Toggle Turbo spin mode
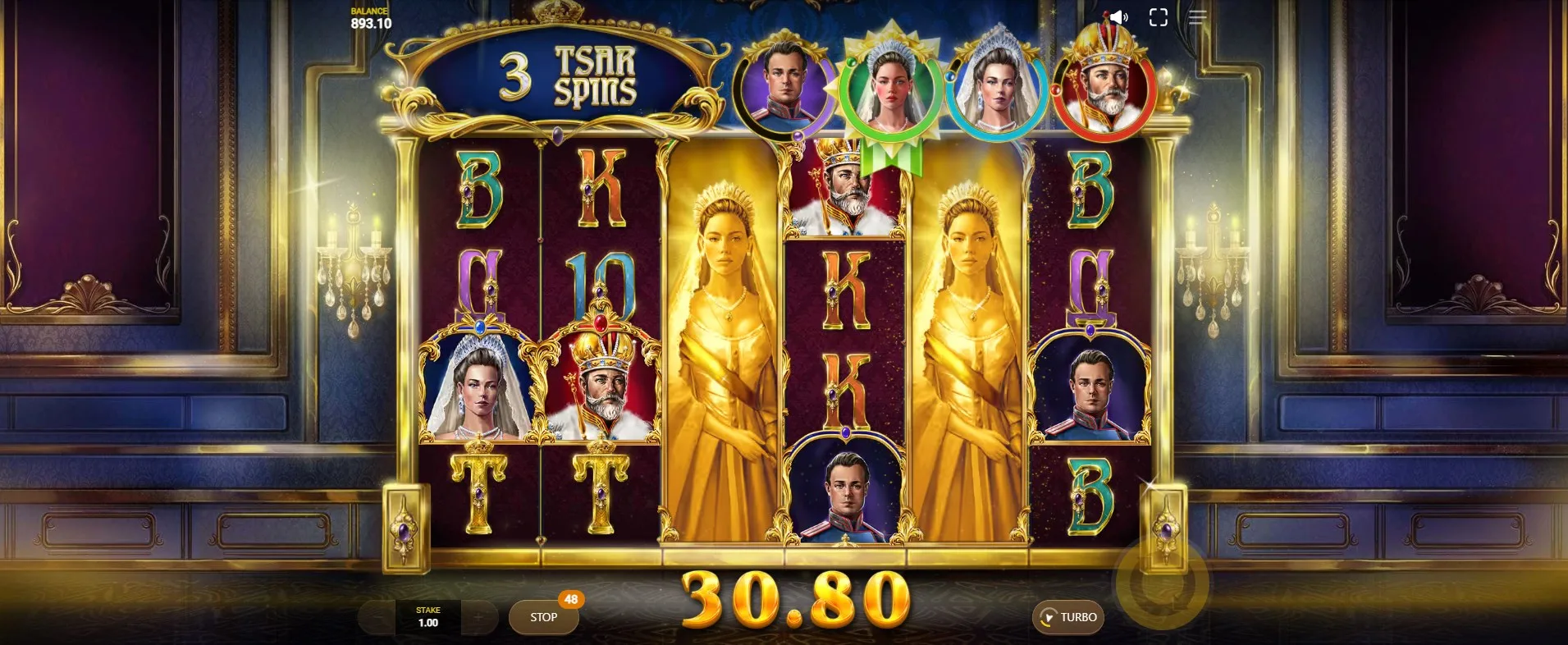This screenshot has width=1568, height=645. [1067, 617]
